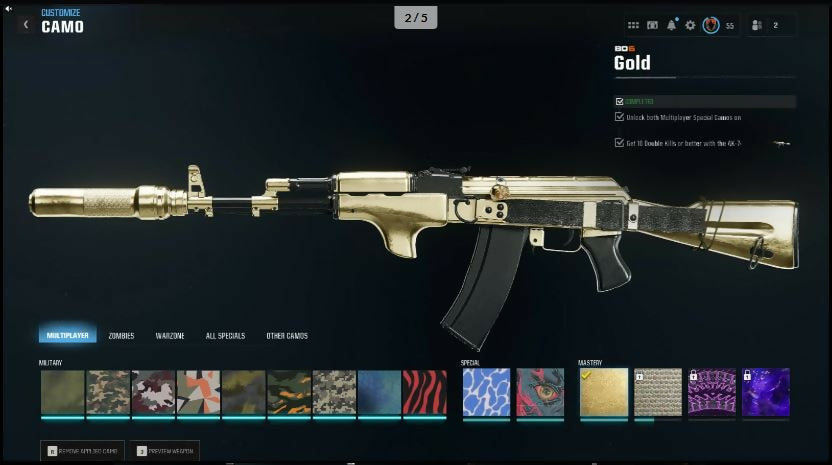Choose the orange and teal geometric camo
Image resolution: width=832 pixels, height=465 pixels.
198,392
